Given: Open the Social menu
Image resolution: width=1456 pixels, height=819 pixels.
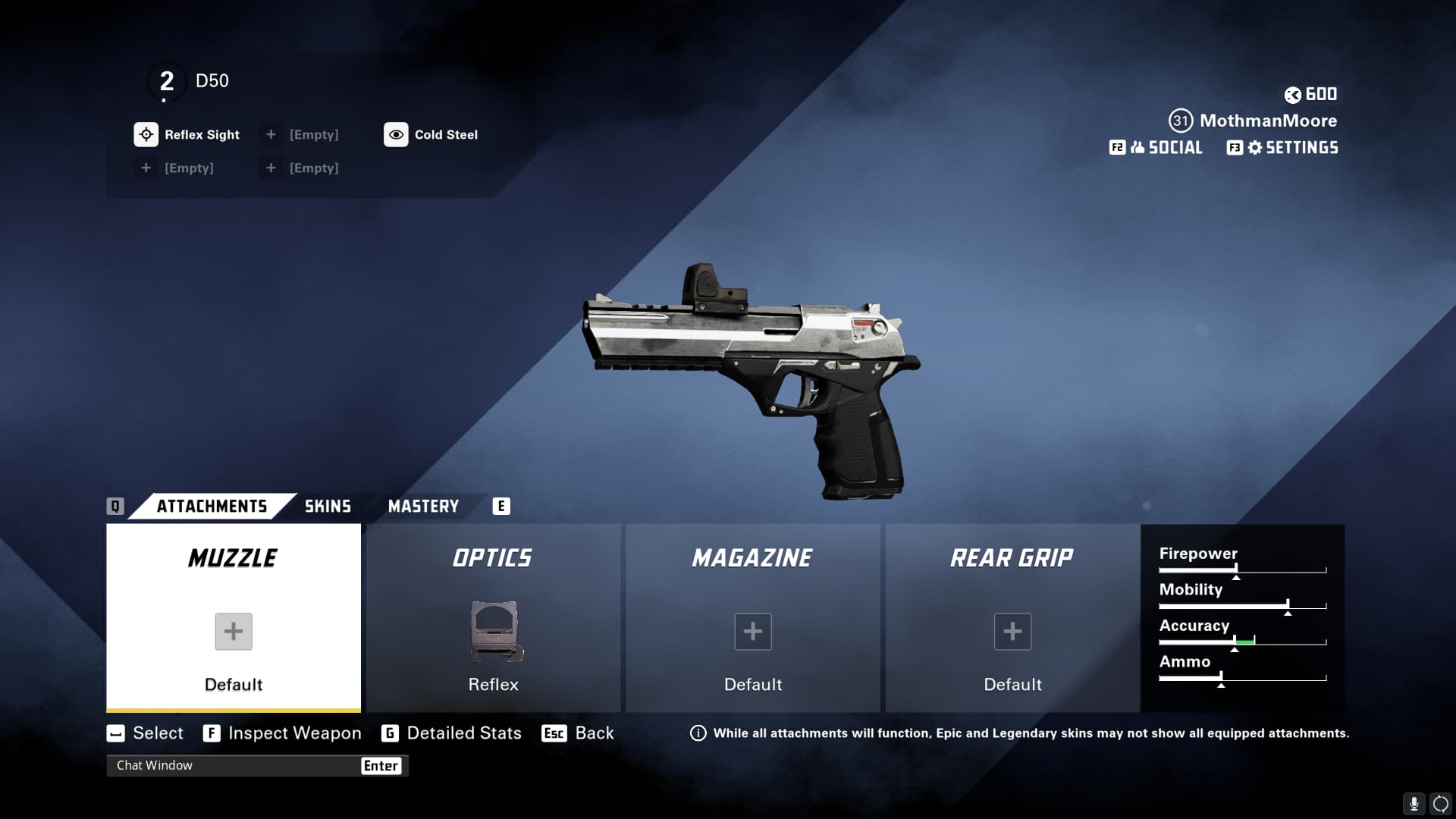Looking at the screenshot, I should [x=1166, y=148].
